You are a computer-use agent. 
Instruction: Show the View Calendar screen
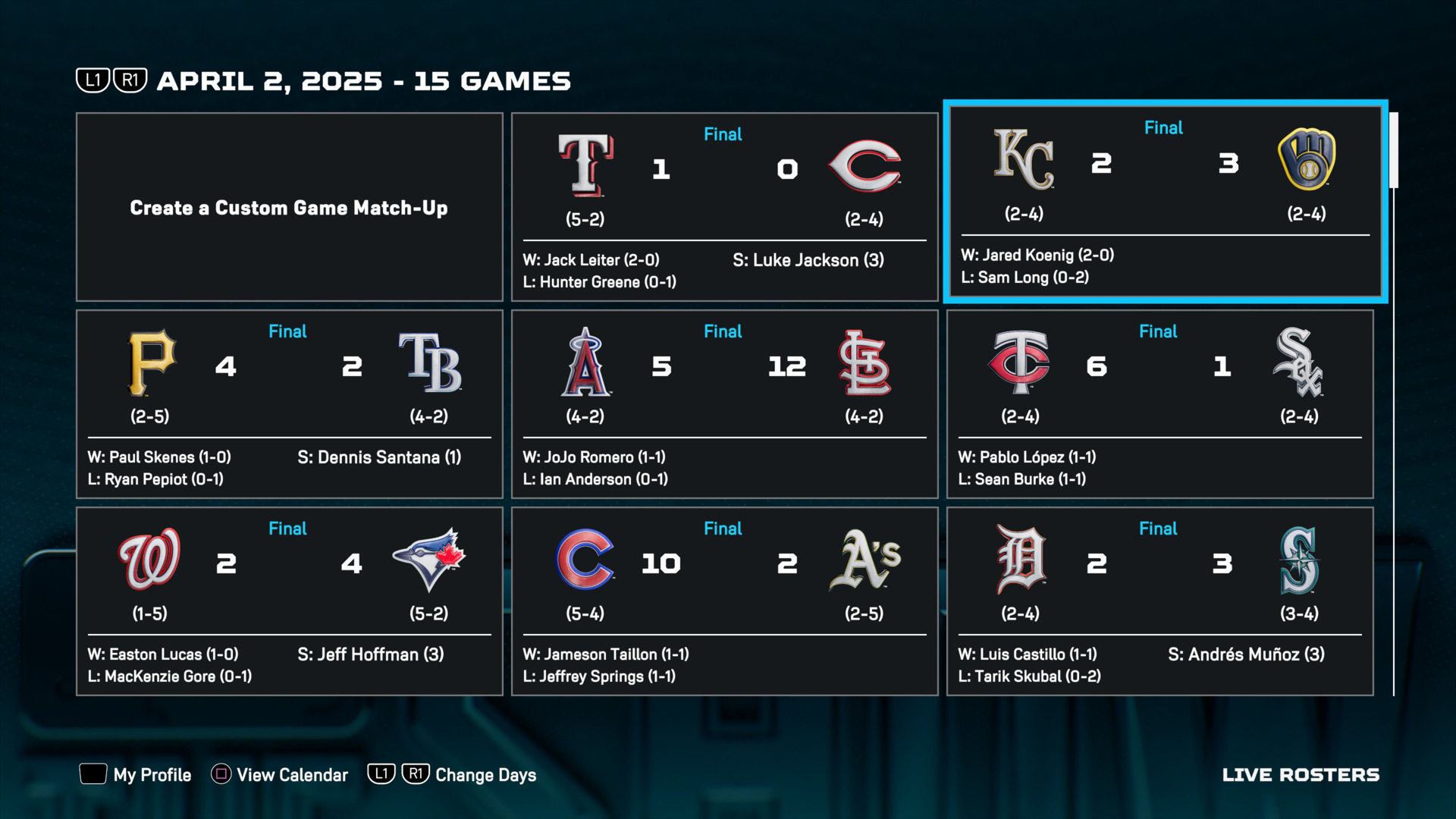[280, 774]
